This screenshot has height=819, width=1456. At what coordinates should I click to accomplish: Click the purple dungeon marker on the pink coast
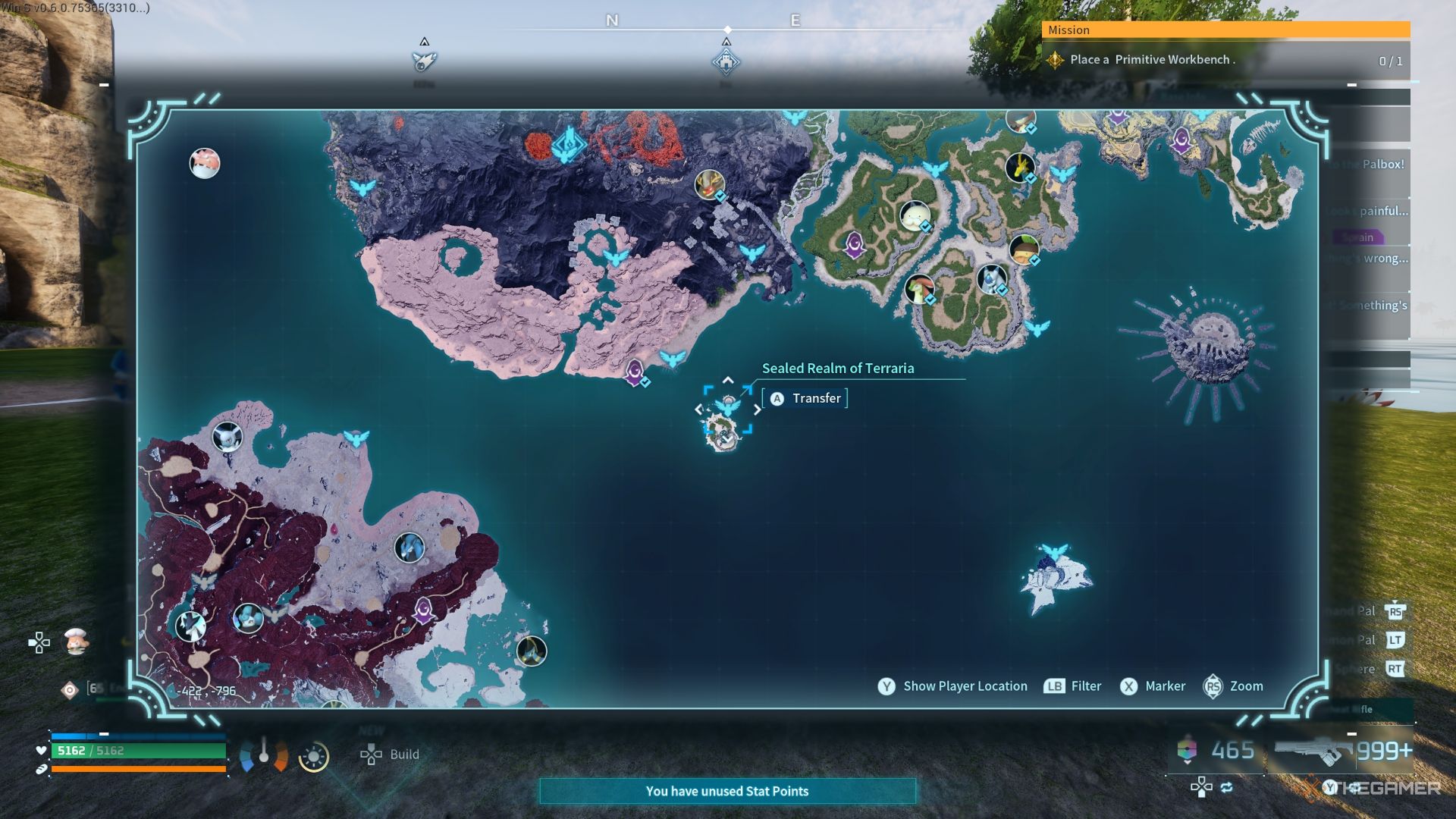pyautogui.click(x=635, y=372)
